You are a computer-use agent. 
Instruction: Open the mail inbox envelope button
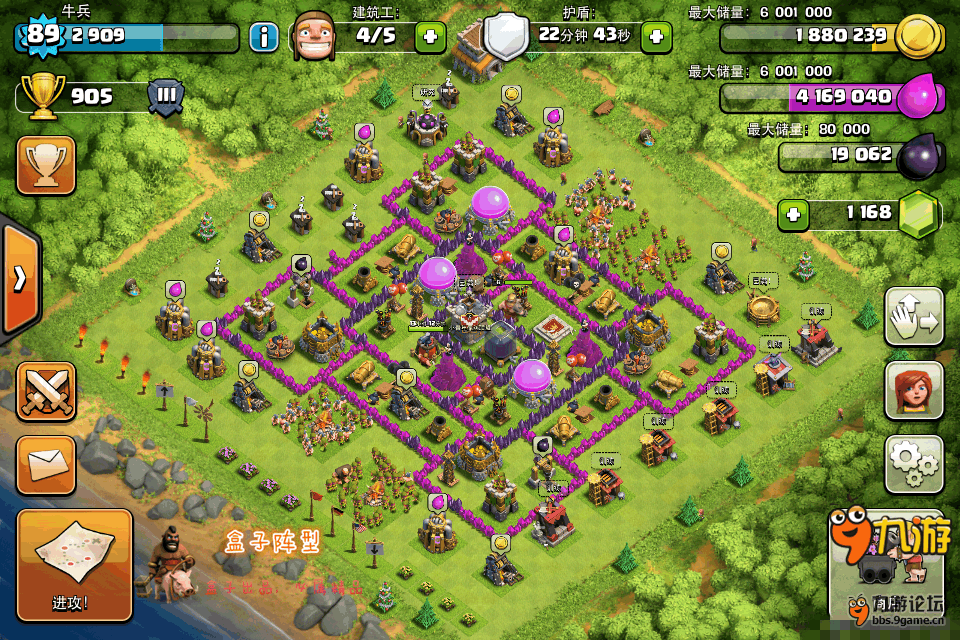[46, 465]
